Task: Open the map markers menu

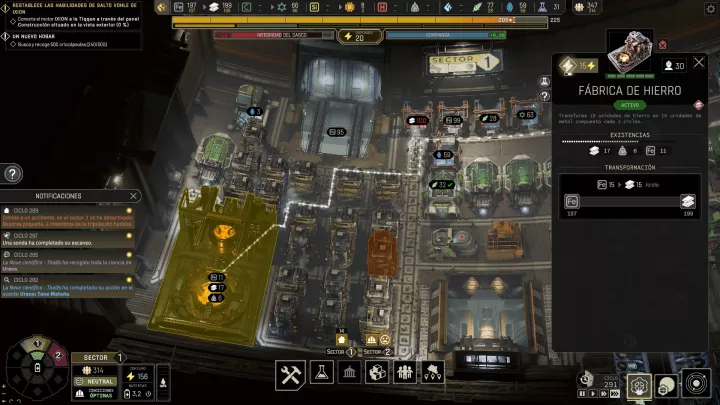Action: click(x=433, y=374)
